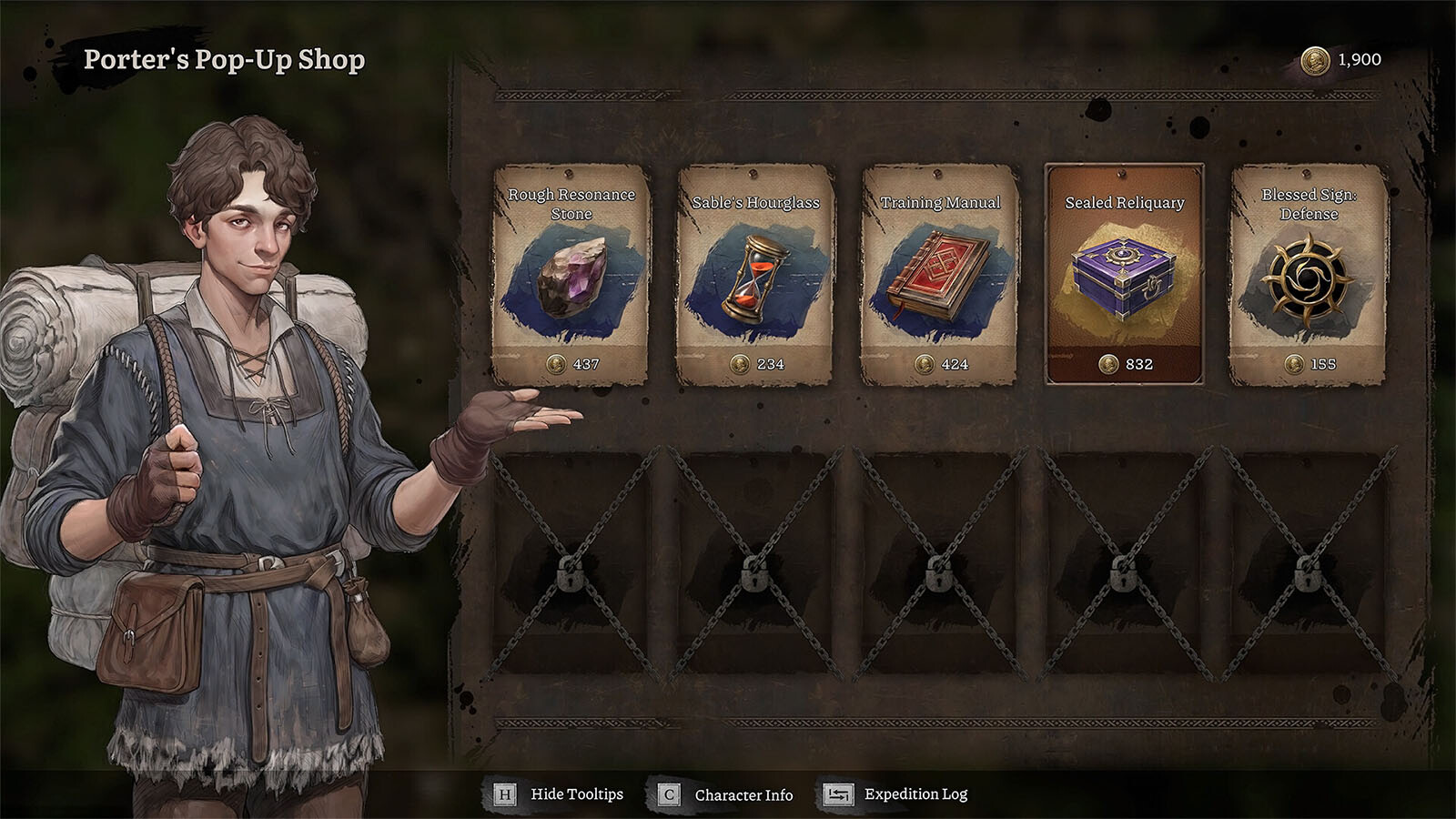1456x819 pixels.
Task: Choose the Sealed Reliquary card
Action: (1124, 275)
